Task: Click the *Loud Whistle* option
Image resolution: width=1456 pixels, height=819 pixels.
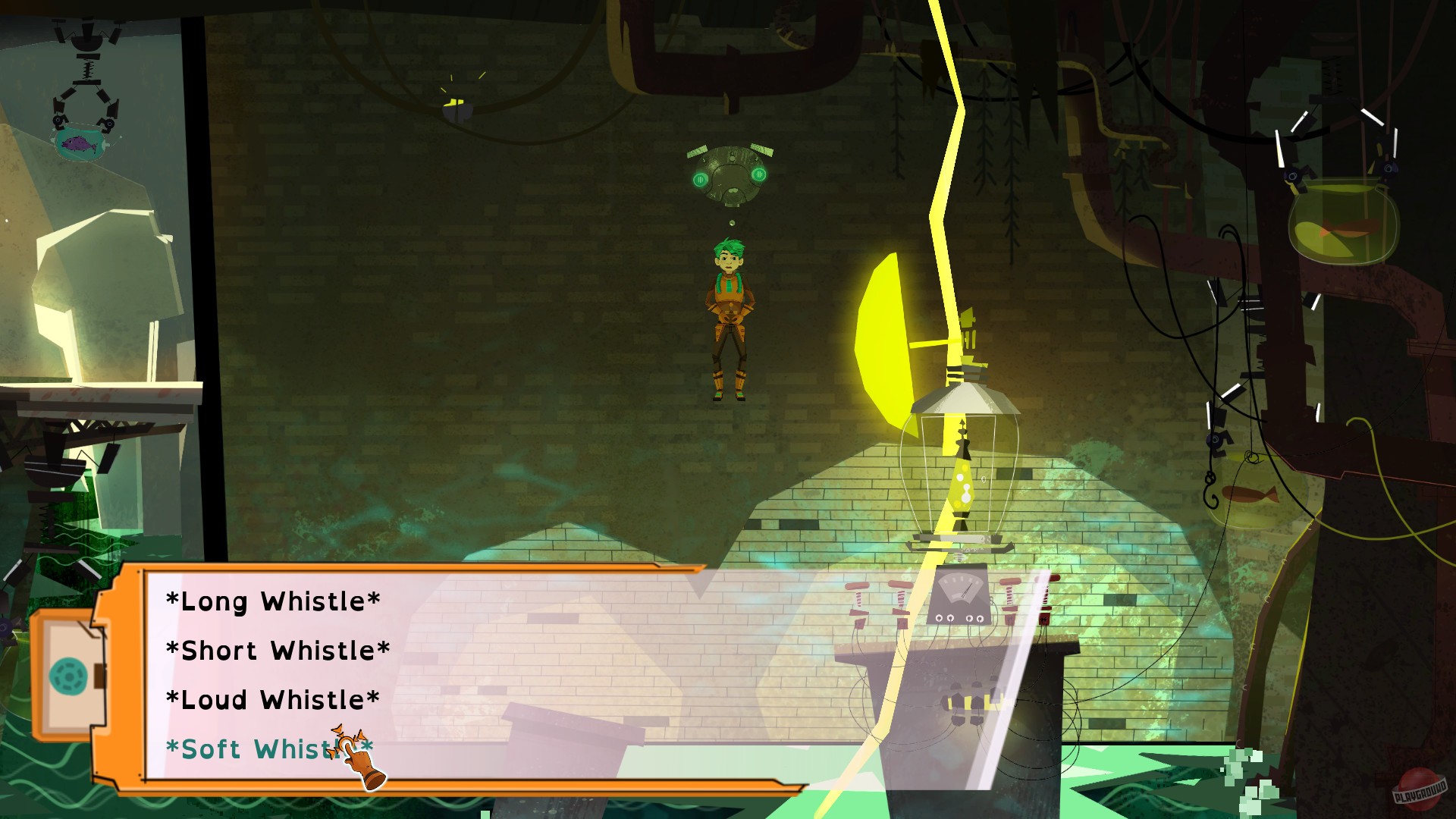Action: 271,699
